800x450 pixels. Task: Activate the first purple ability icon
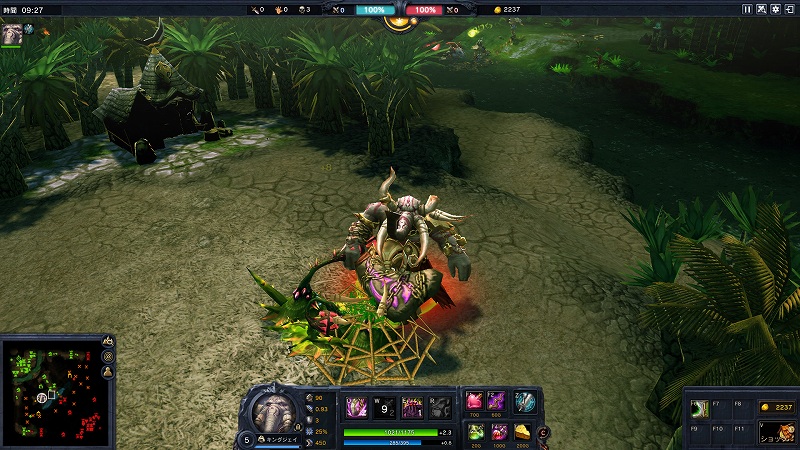click(x=356, y=408)
